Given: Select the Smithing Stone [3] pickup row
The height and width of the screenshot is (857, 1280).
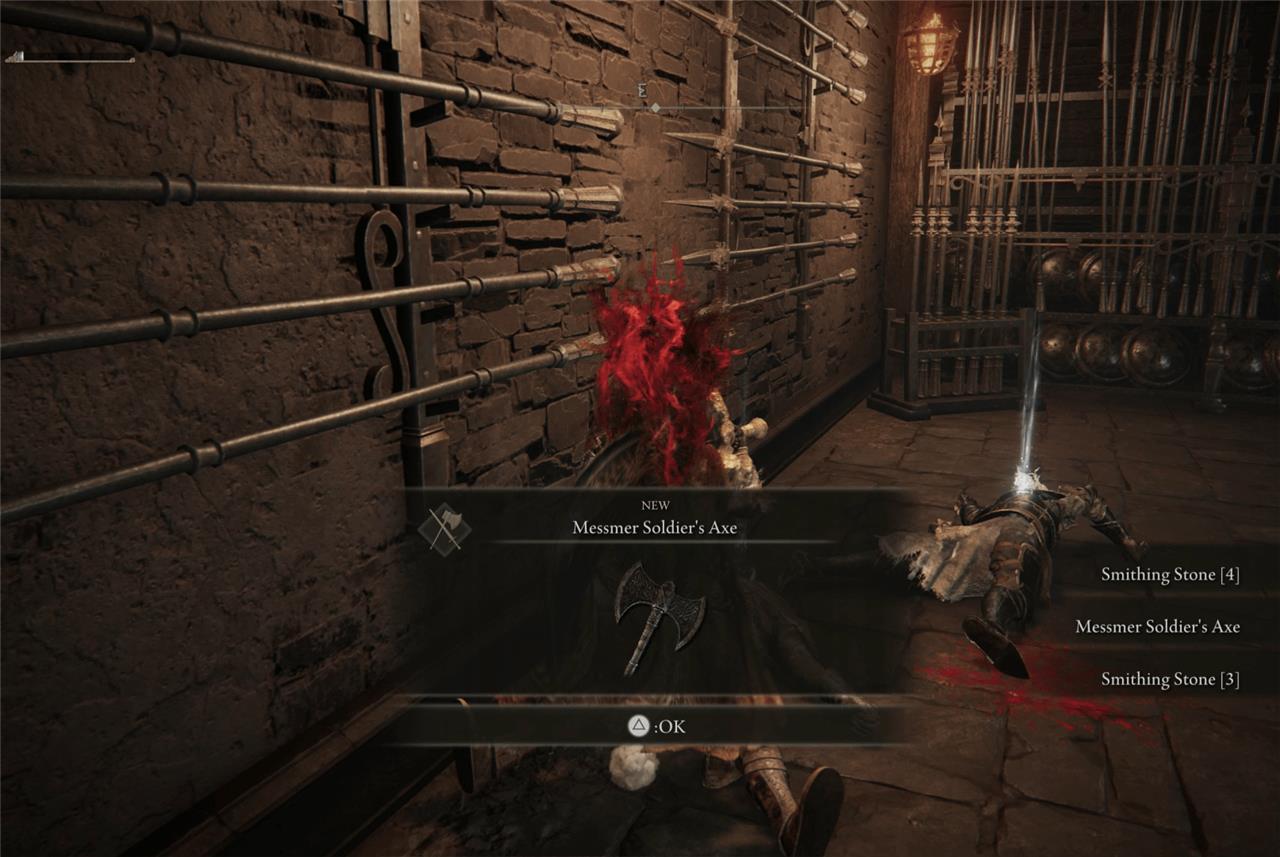Looking at the screenshot, I should pyautogui.click(x=1169, y=679).
